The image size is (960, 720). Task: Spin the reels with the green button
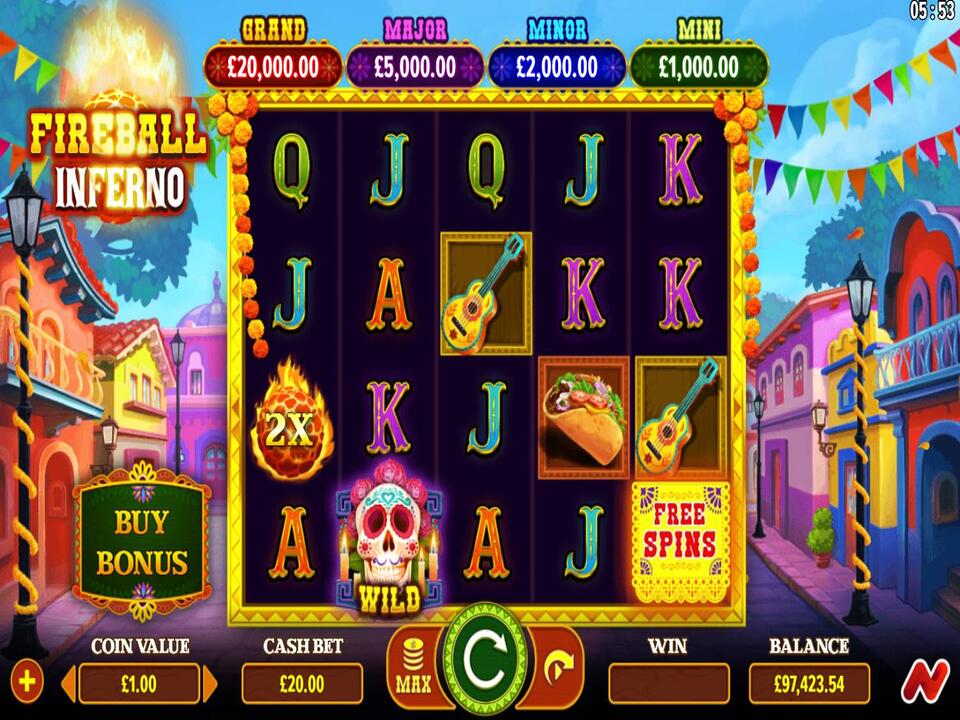click(486, 659)
